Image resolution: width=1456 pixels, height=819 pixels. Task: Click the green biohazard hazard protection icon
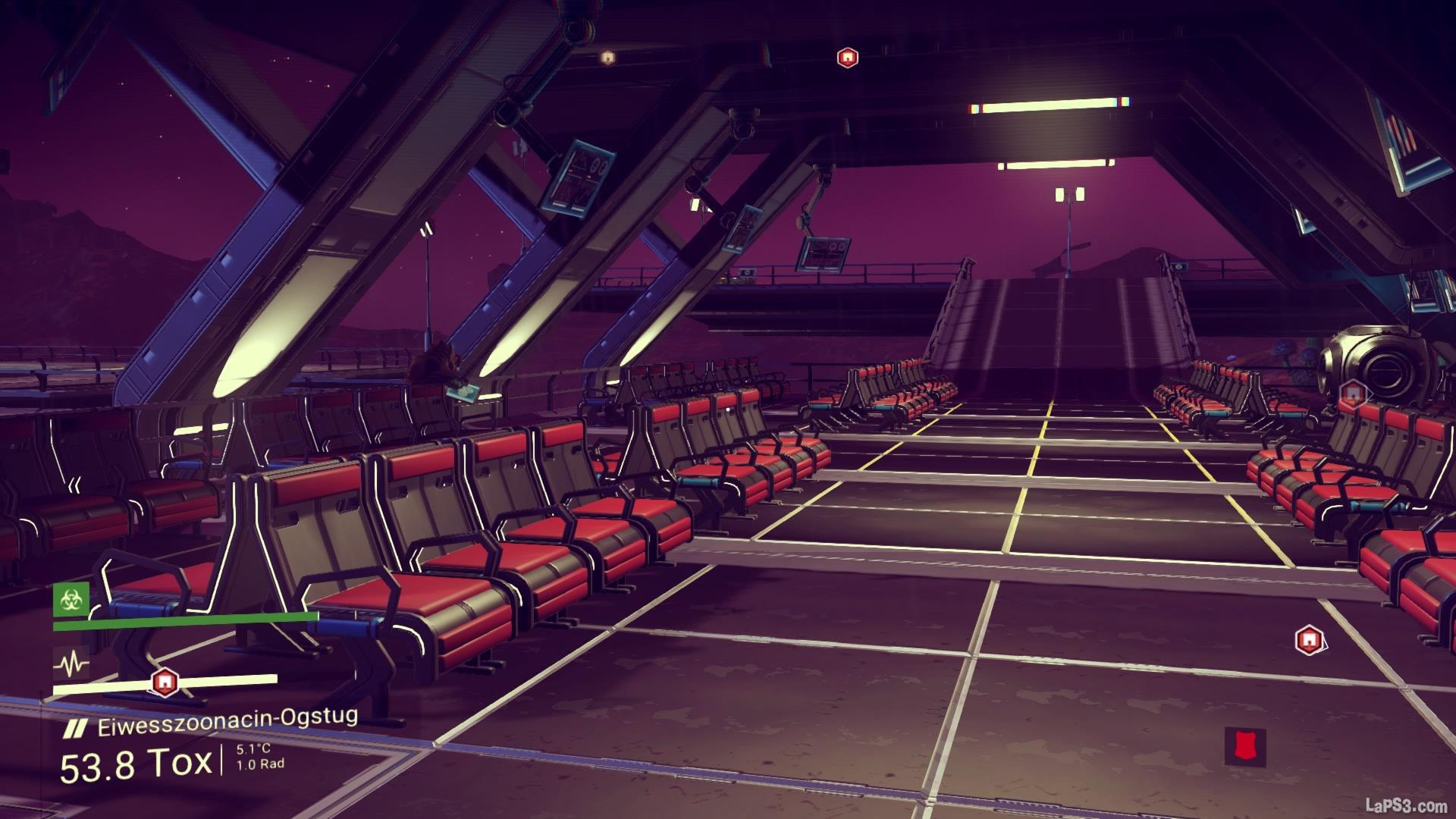click(71, 600)
